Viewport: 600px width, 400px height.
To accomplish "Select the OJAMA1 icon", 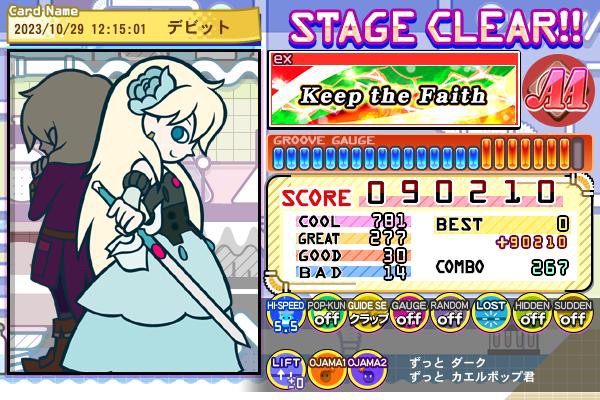I will coord(325,371).
